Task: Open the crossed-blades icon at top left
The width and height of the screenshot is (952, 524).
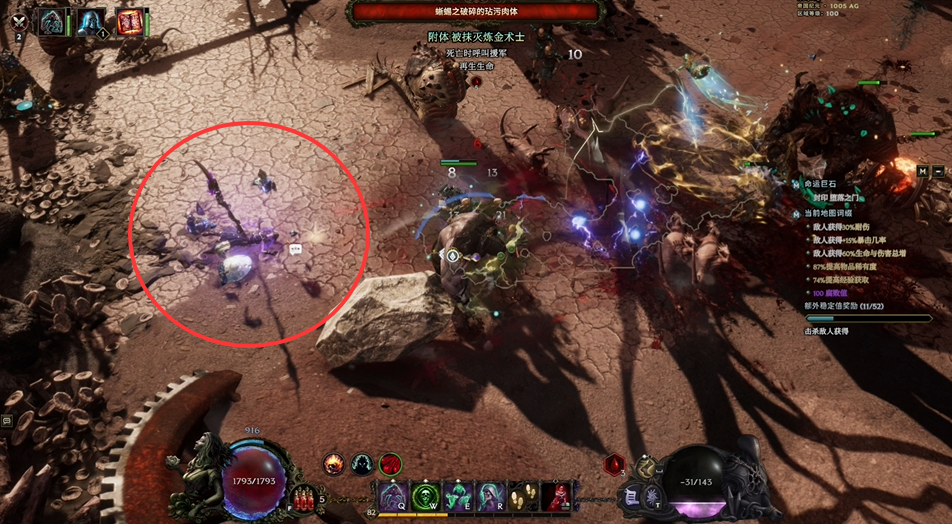Action: pos(18,20)
